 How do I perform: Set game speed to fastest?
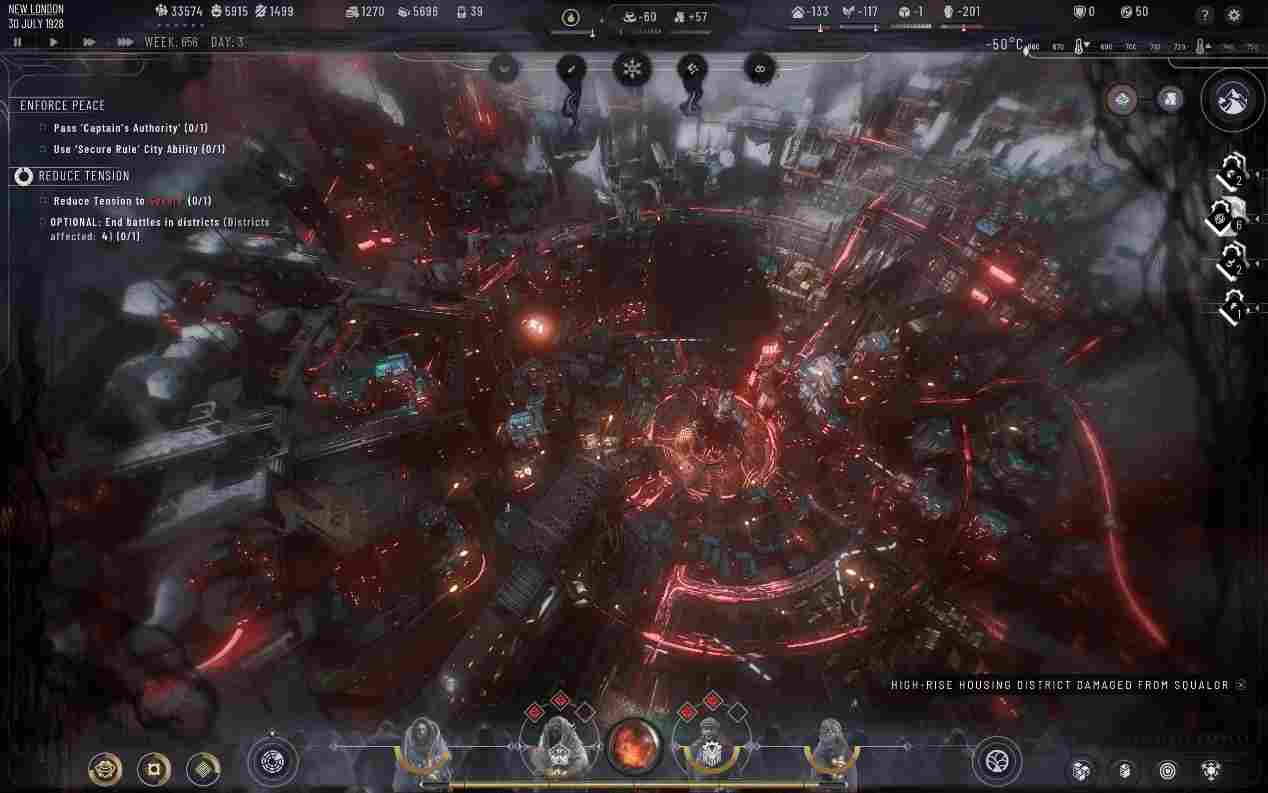coord(125,42)
